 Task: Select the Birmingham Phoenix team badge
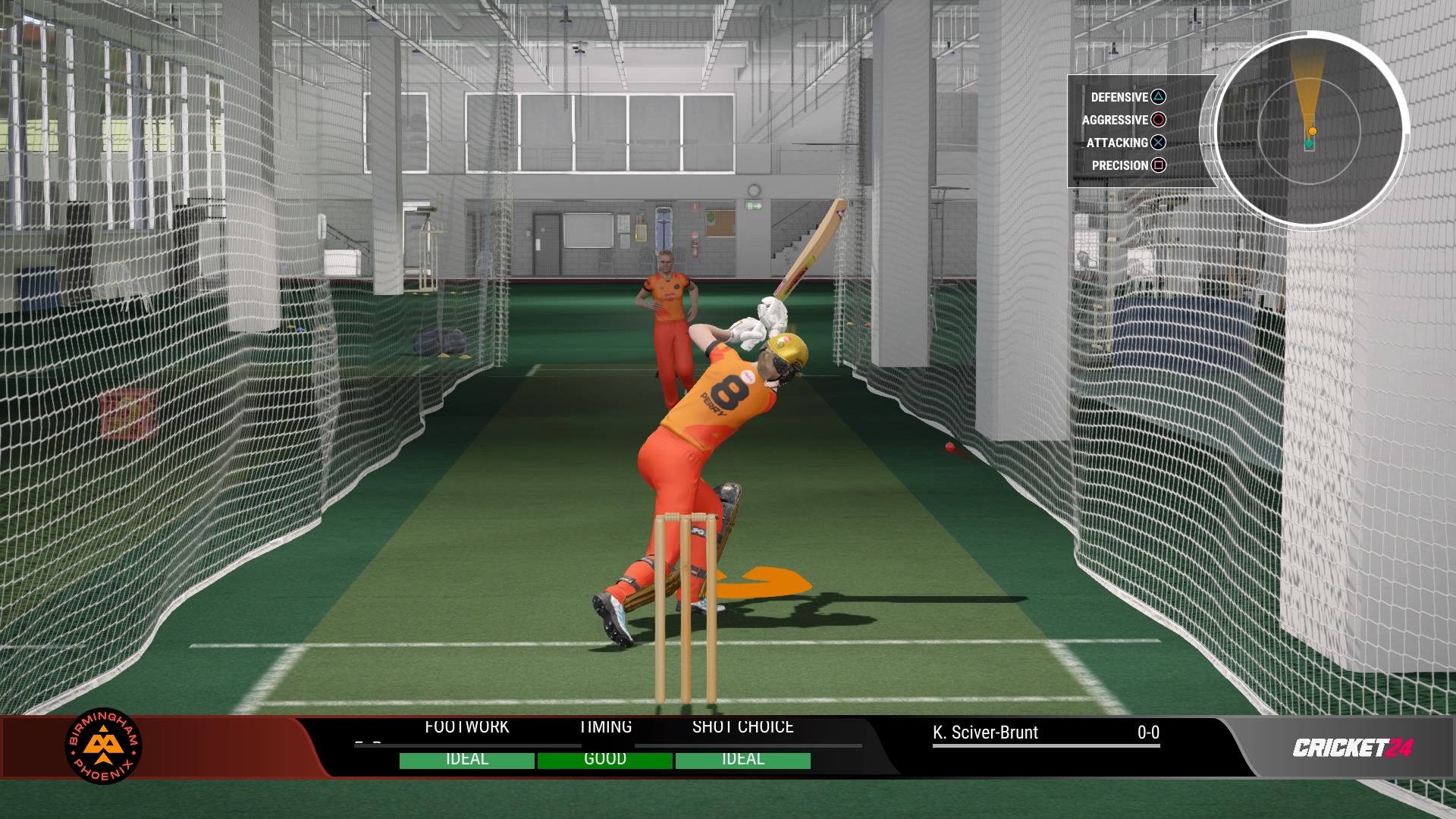[104, 746]
